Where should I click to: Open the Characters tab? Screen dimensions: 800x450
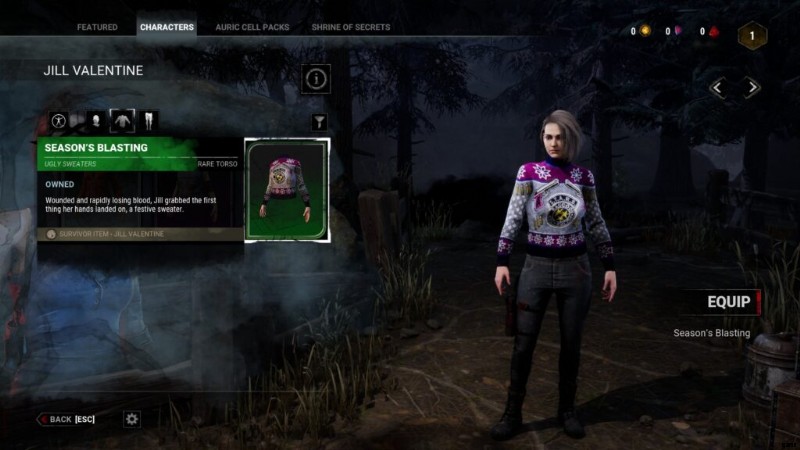pos(167,27)
